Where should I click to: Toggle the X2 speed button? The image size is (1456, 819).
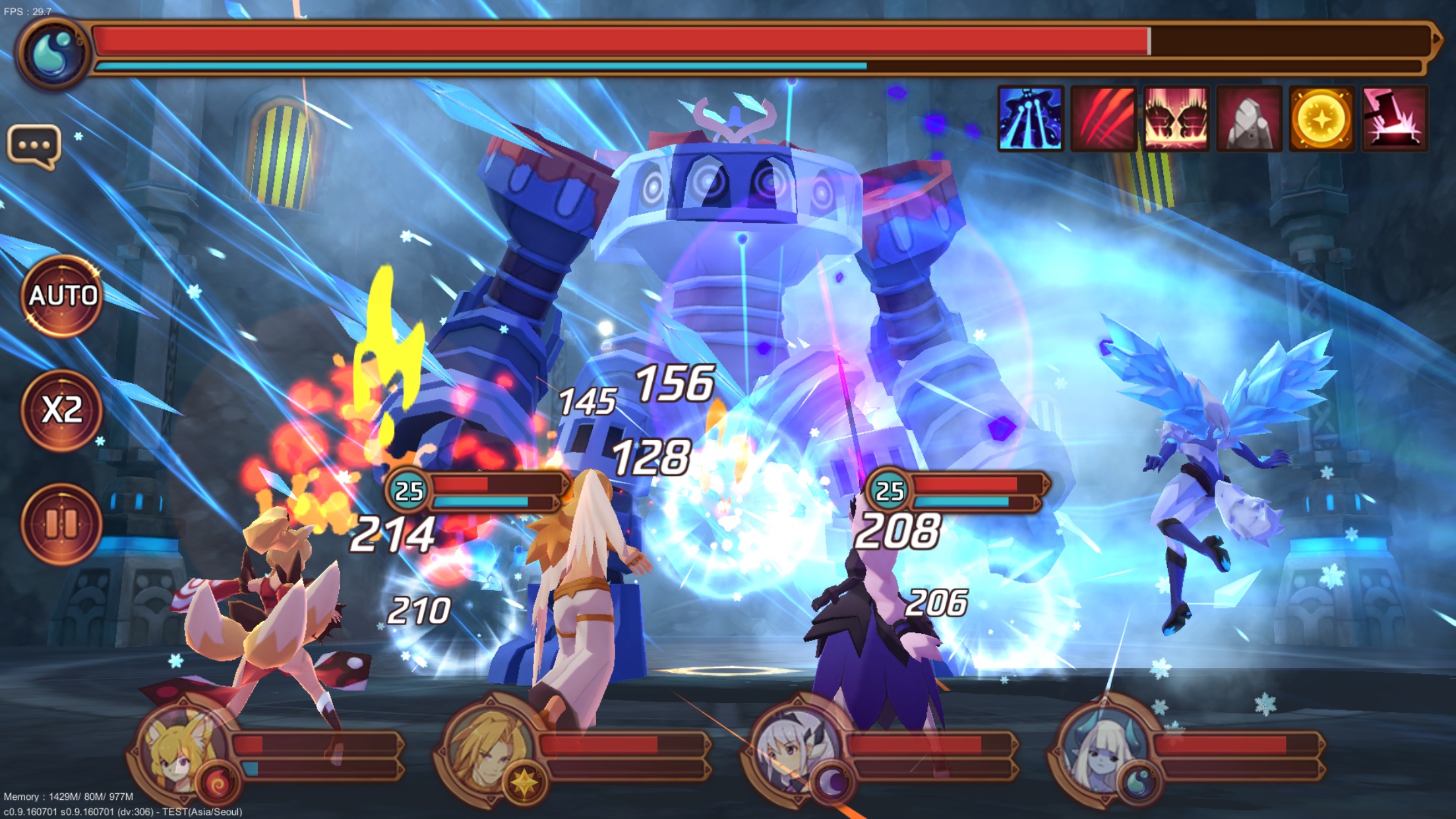click(62, 410)
